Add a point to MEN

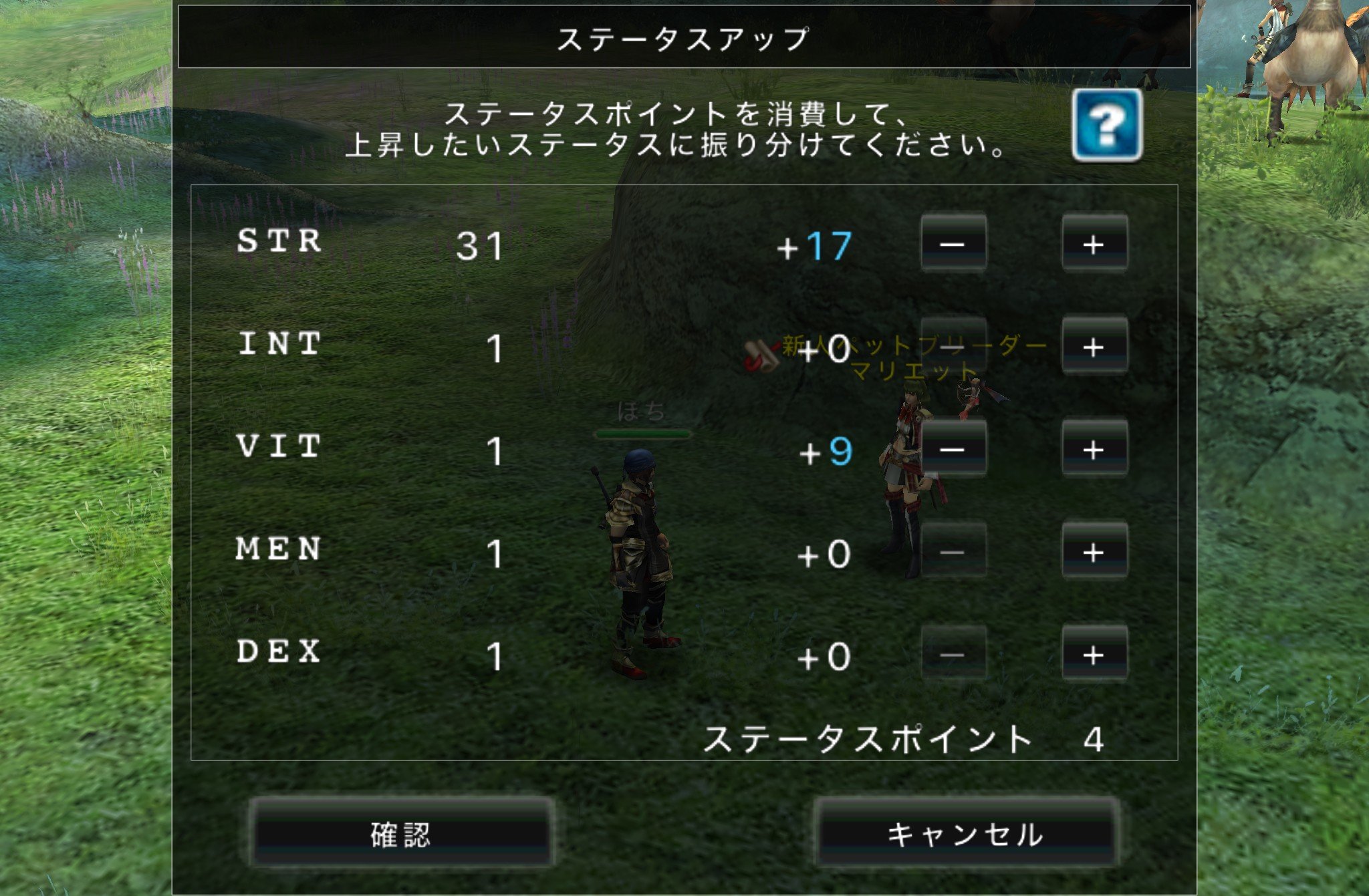1094,551
